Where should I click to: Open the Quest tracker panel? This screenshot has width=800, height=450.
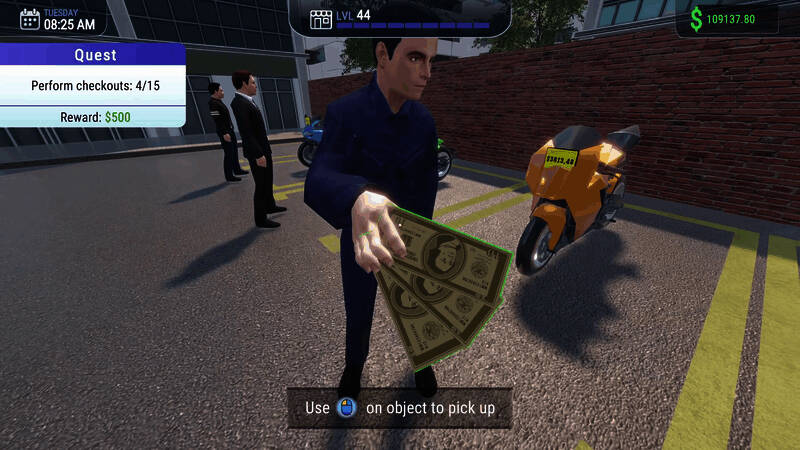(95, 56)
